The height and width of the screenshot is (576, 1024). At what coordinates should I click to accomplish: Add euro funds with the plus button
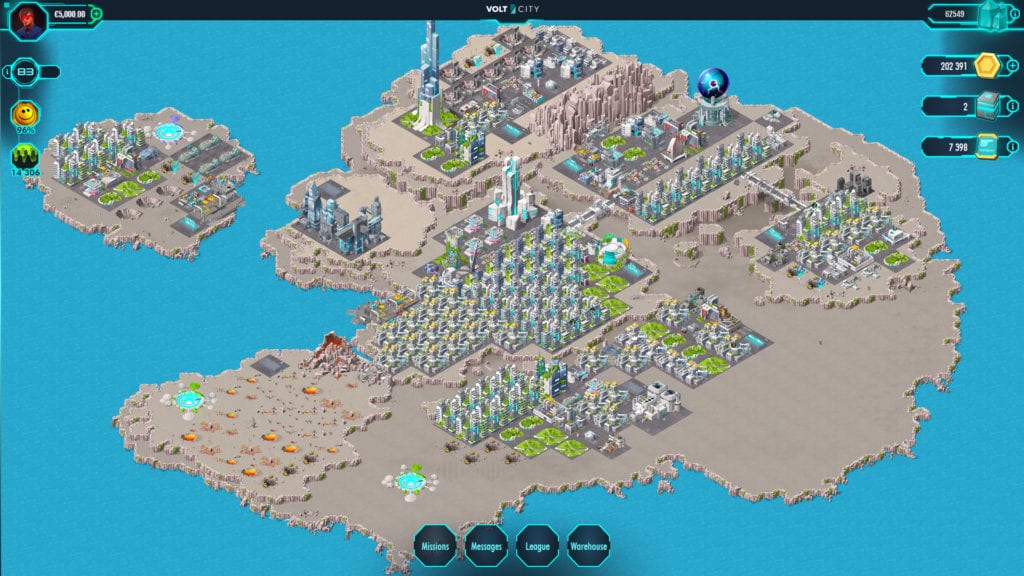pos(96,15)
